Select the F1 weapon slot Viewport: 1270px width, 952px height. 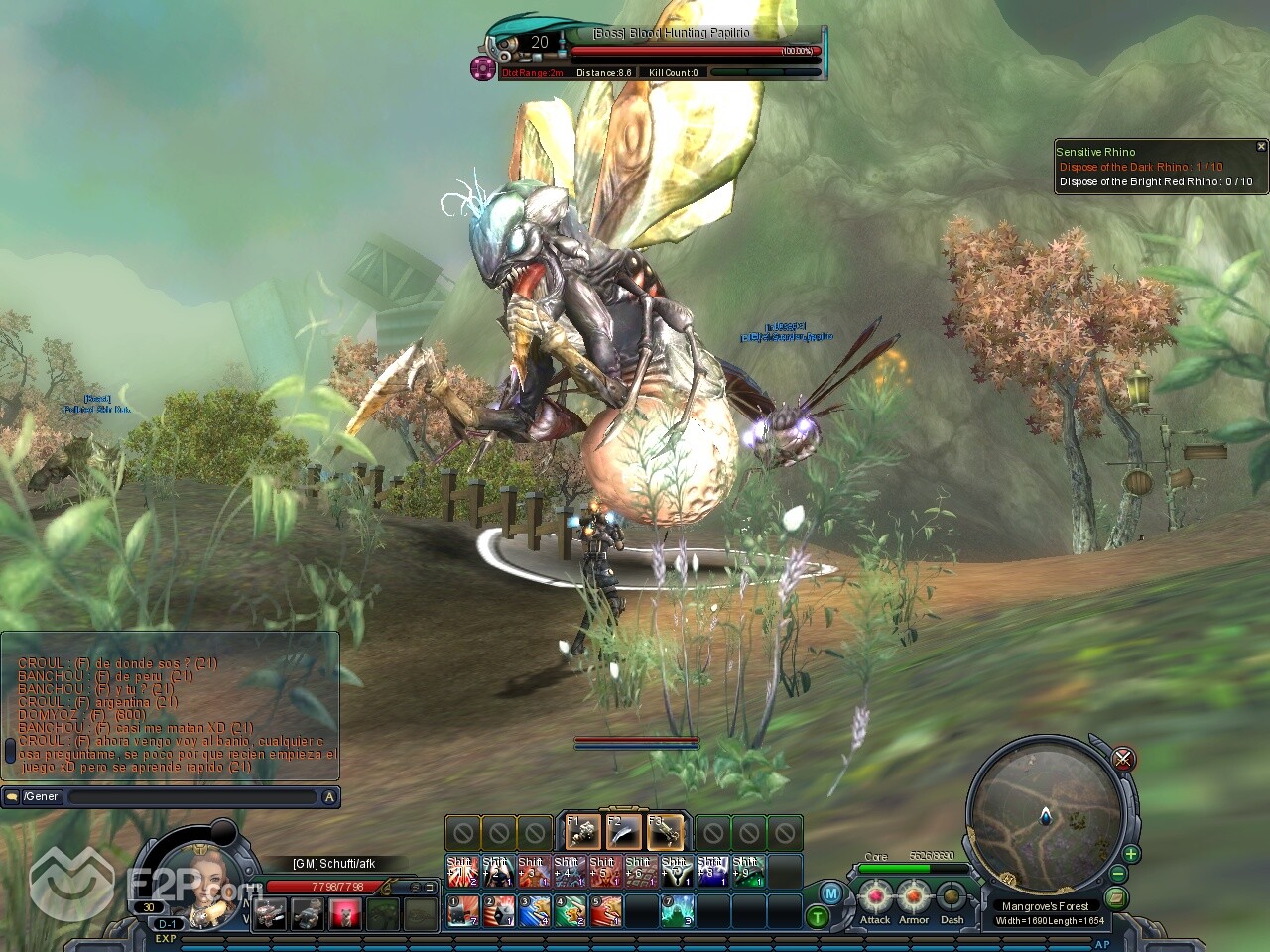pyautogui.click(x=583, y=830)
